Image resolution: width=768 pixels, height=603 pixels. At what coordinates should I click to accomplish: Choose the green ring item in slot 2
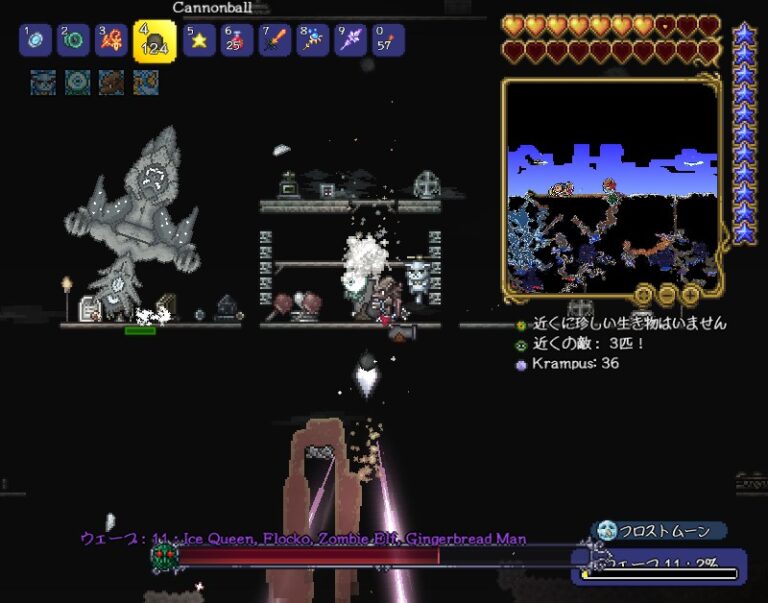(73, 41)
